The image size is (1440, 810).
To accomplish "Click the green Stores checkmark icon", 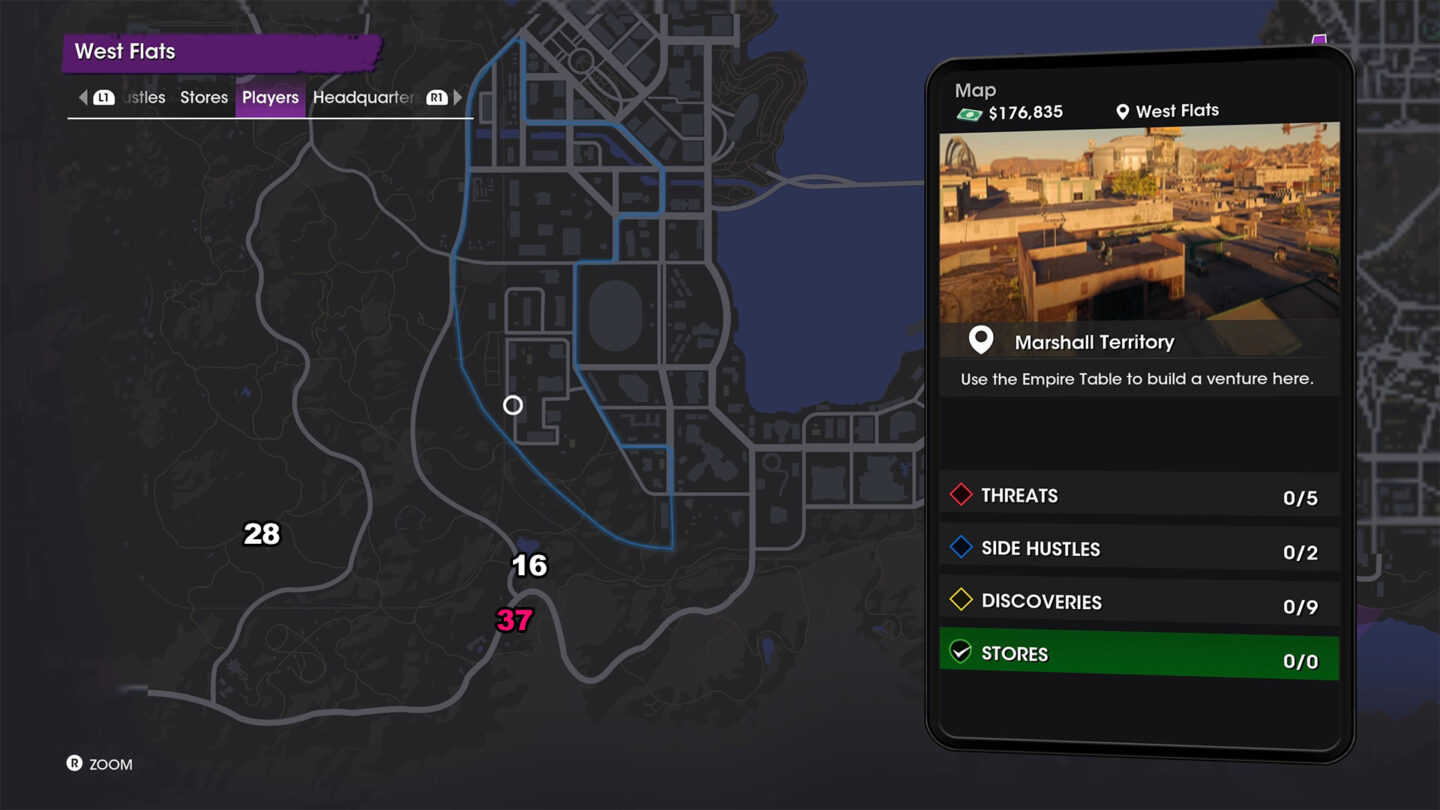I will [x=960, y=654].
